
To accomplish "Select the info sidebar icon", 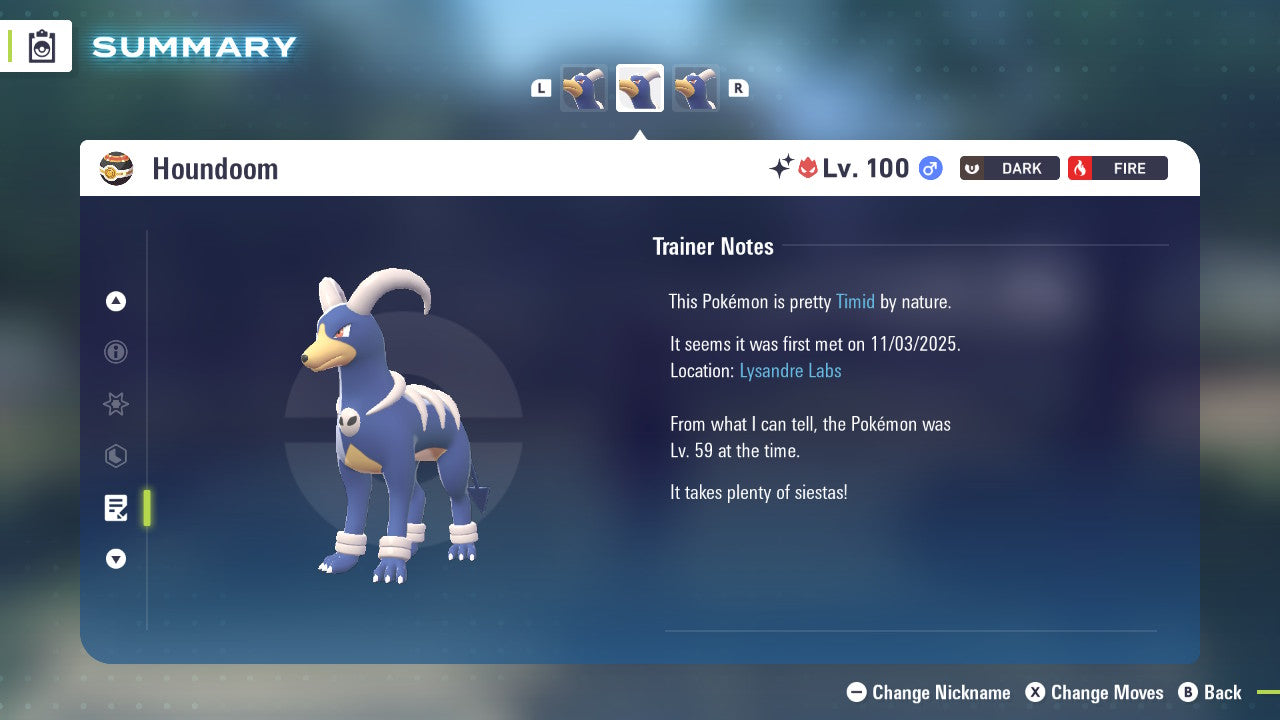I will (115, 352).
